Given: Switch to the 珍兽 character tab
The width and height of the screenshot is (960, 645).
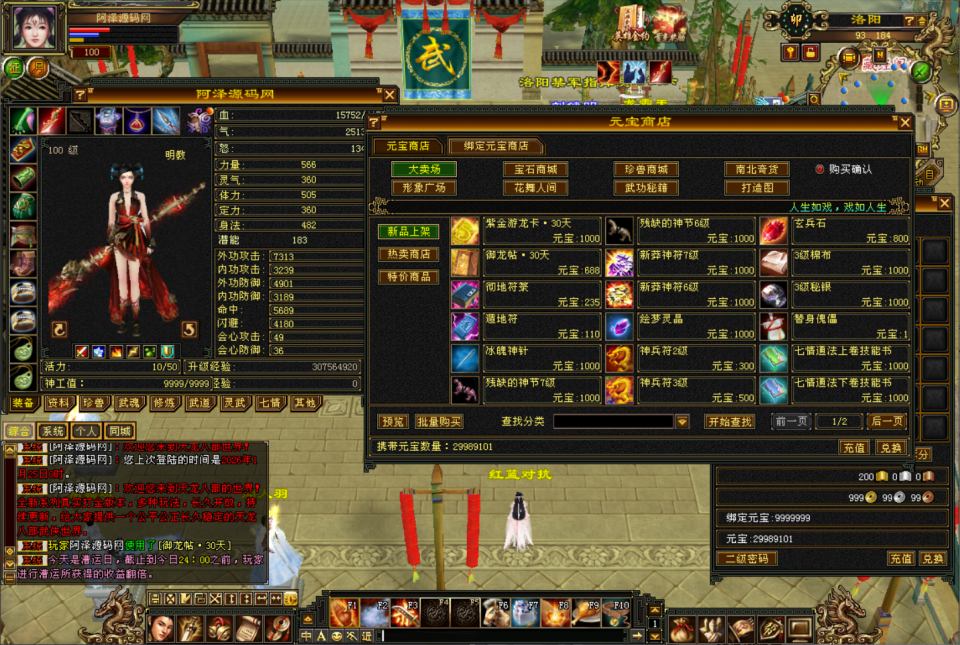Looking at the screenshot, I should click(x=94, y=403).
